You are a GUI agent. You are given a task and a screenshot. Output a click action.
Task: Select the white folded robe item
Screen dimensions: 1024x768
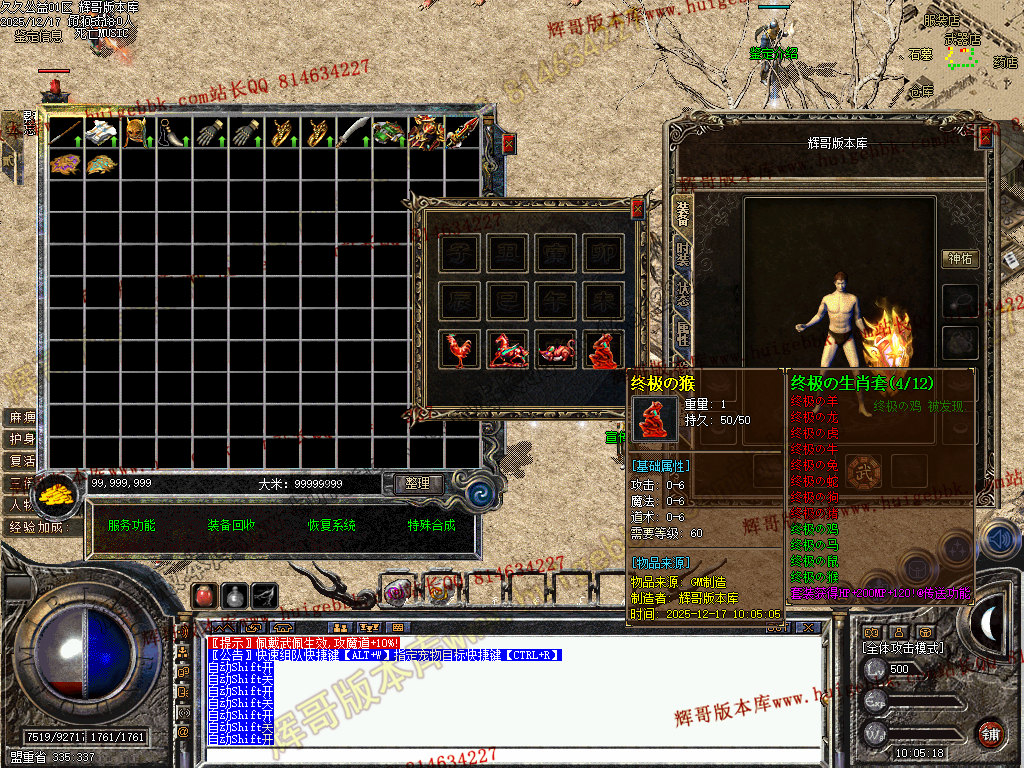[101, 133]
